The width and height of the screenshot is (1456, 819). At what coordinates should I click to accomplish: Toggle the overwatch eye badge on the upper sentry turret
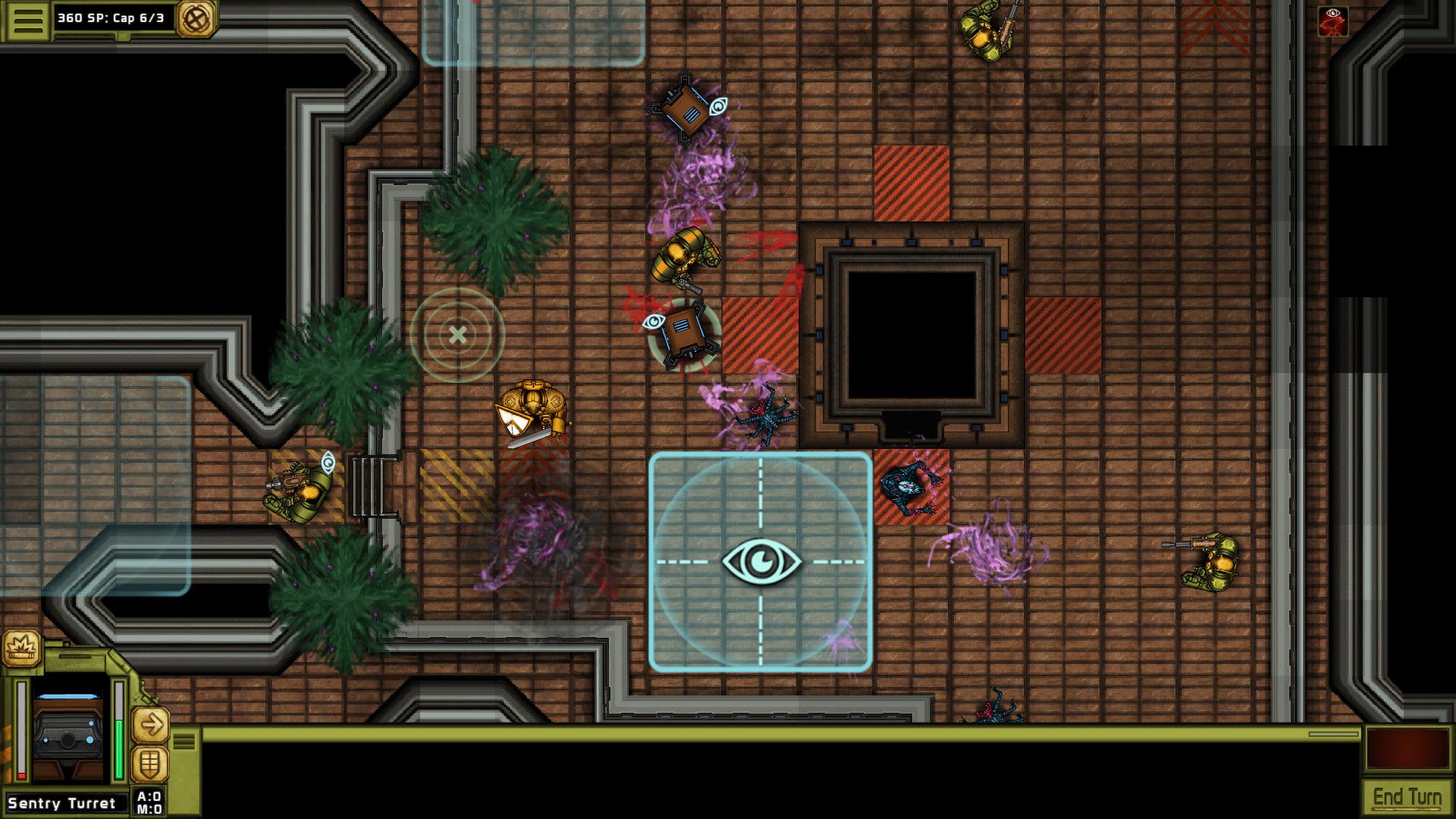pos(717,106)
